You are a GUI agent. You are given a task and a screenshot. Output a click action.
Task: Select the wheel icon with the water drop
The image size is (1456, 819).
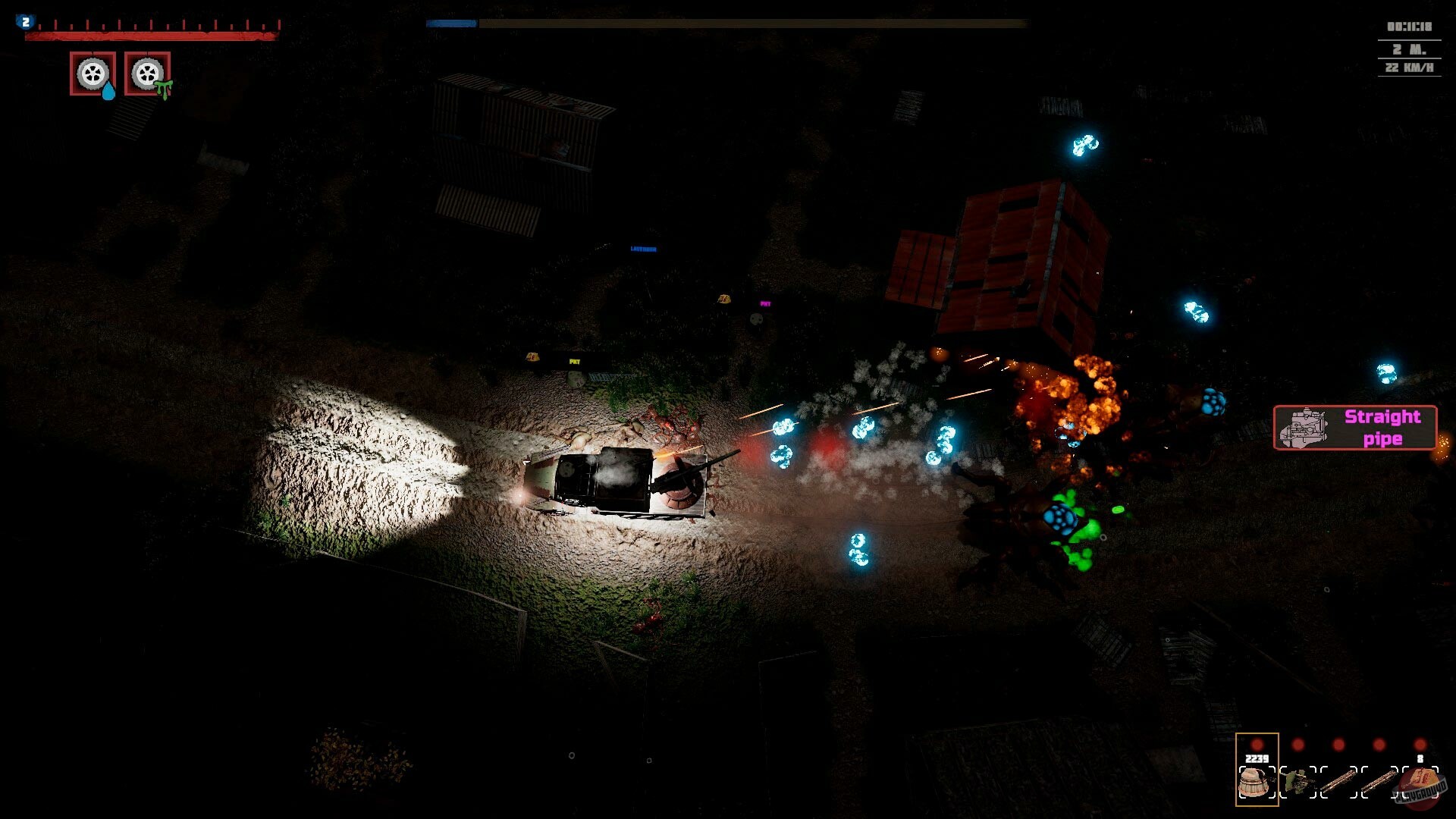[92, 74]
